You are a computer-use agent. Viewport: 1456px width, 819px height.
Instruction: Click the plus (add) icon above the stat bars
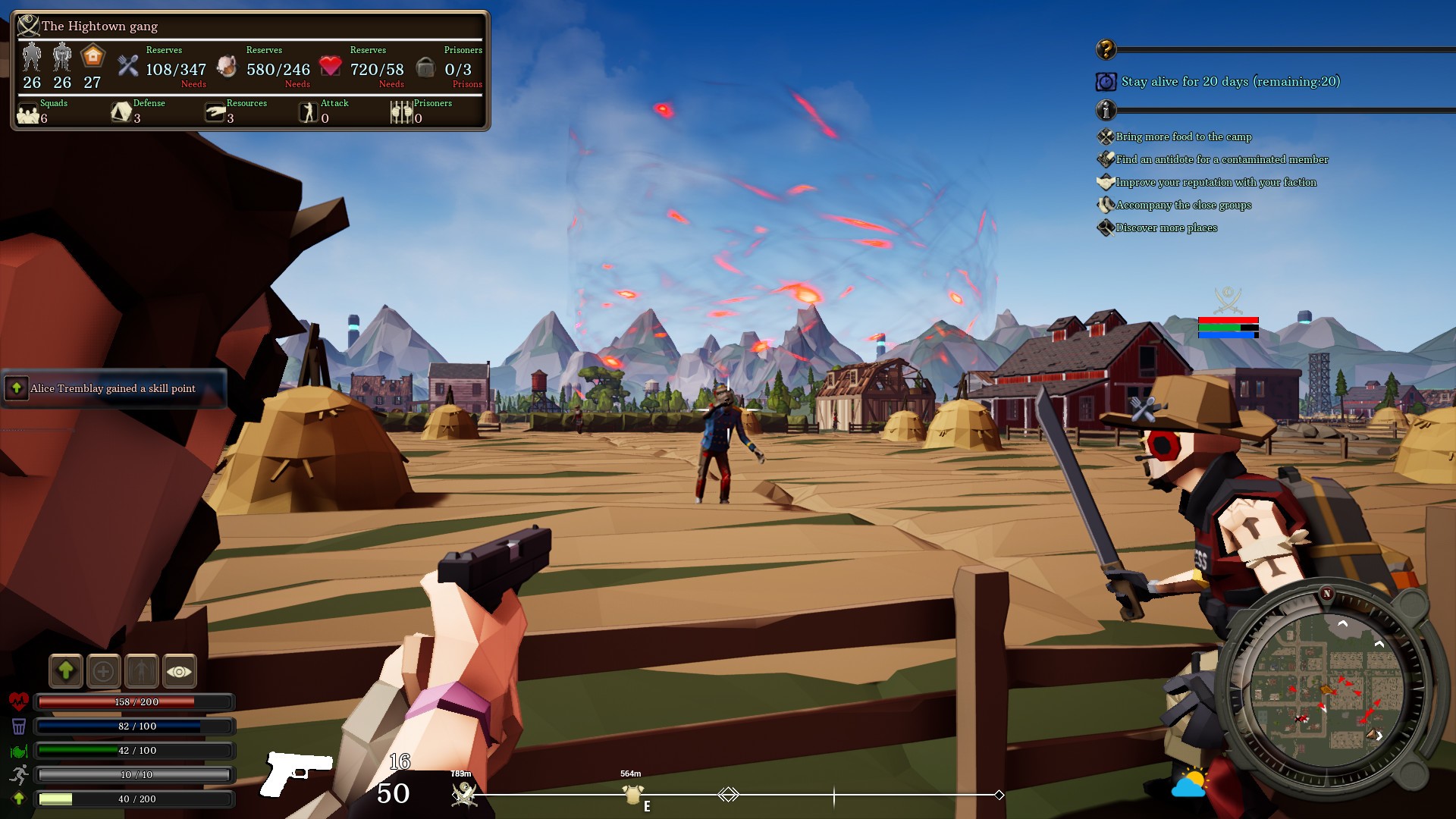[x=104, y=670]
